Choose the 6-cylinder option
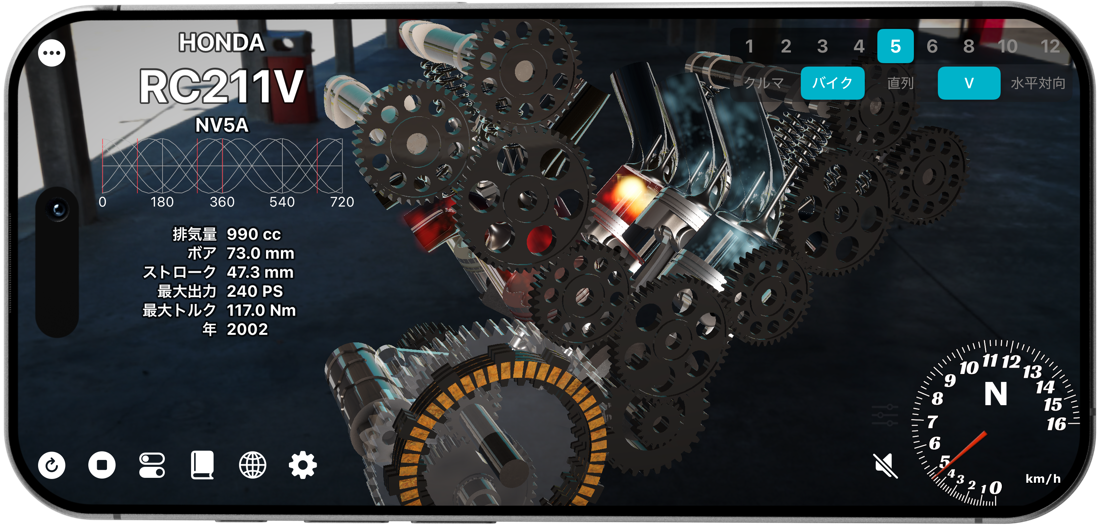This screenshot has height=525, width=1100. coord(932,46)
